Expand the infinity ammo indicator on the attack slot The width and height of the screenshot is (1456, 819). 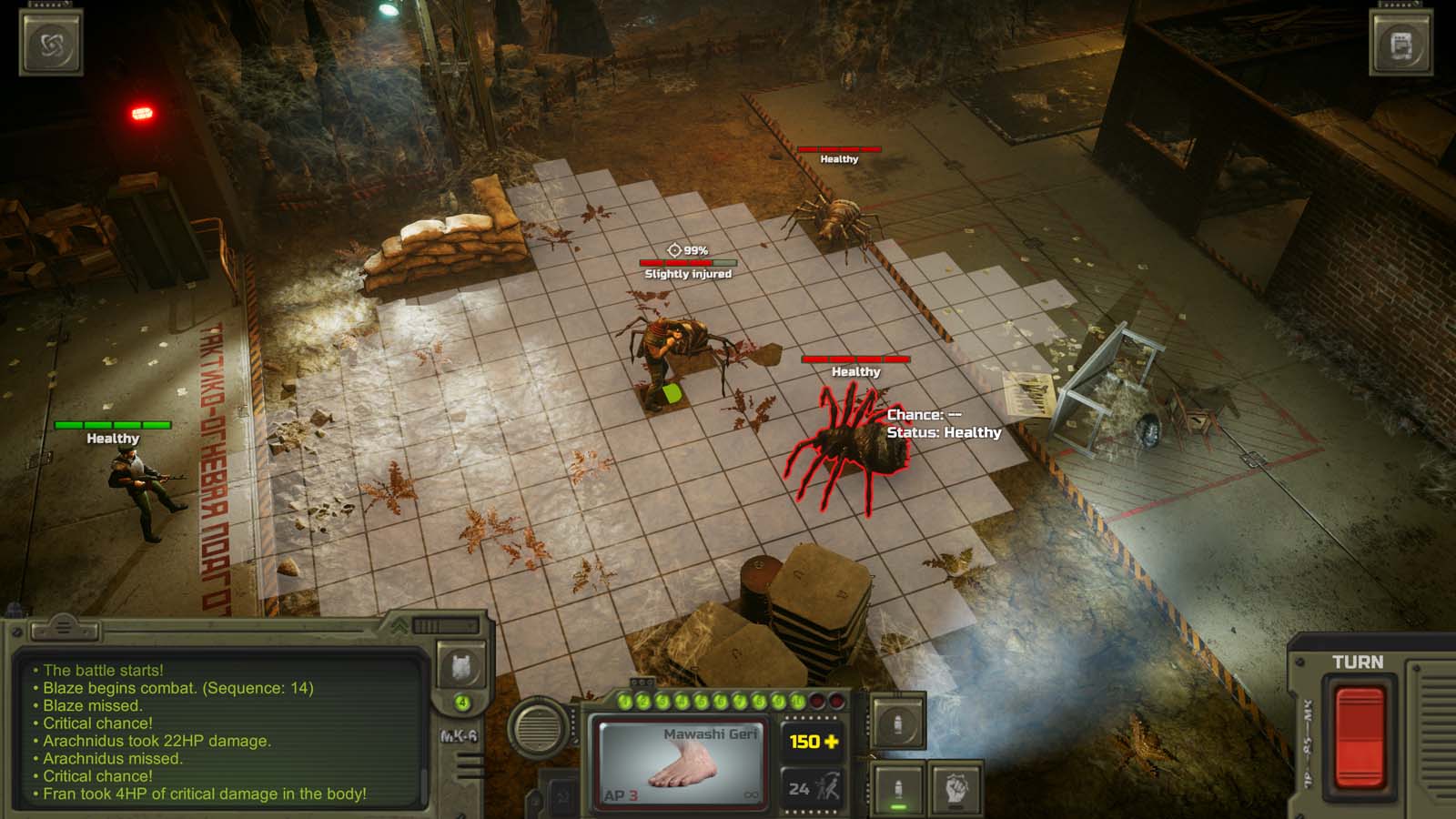coord(751,794)
